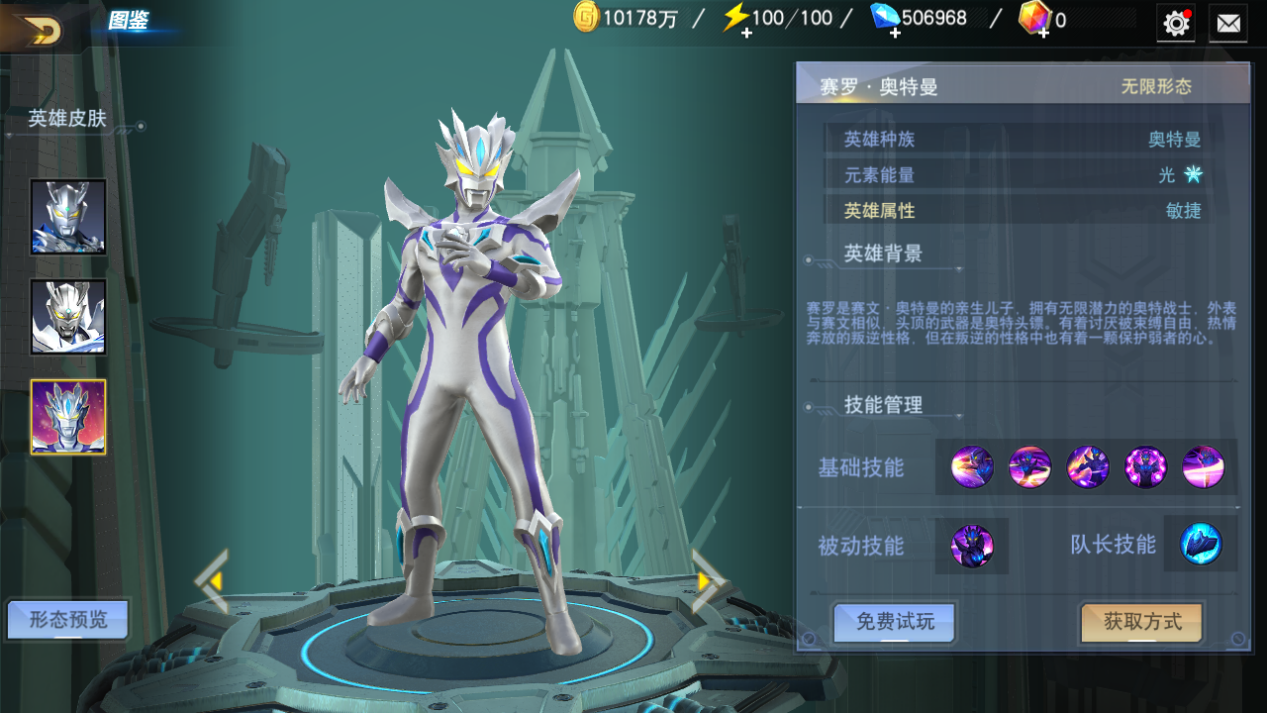Select the highlighted purple-background hero skin
The image size is (1267, 713).
tap(68, 417)
